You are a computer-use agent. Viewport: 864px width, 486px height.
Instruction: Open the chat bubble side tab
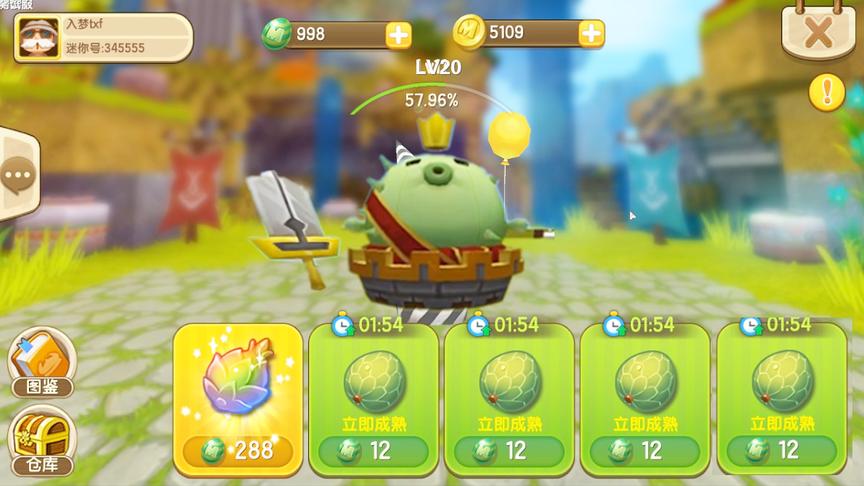click(x=17, y=177)
